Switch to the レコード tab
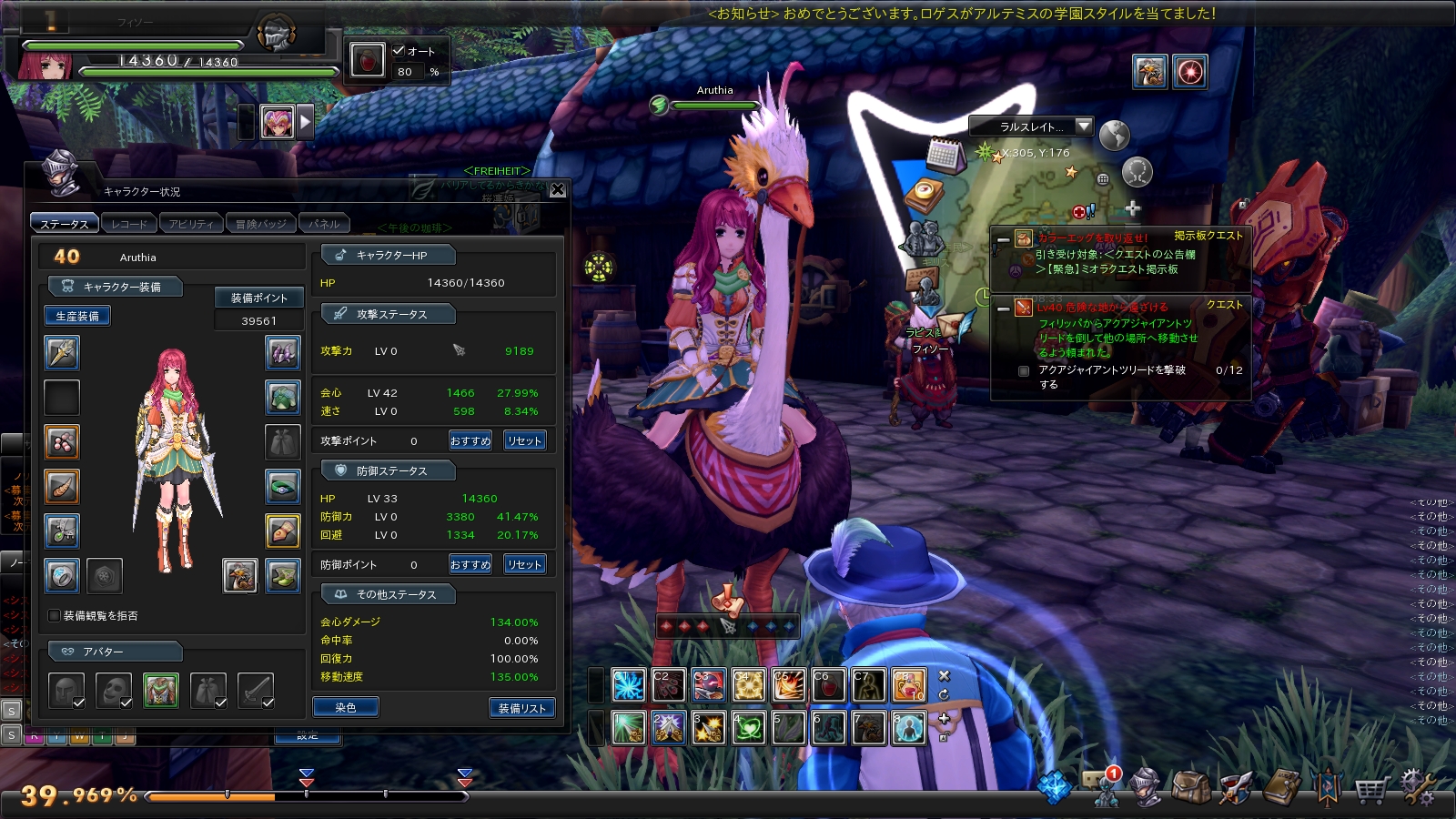 click(129, 223)
